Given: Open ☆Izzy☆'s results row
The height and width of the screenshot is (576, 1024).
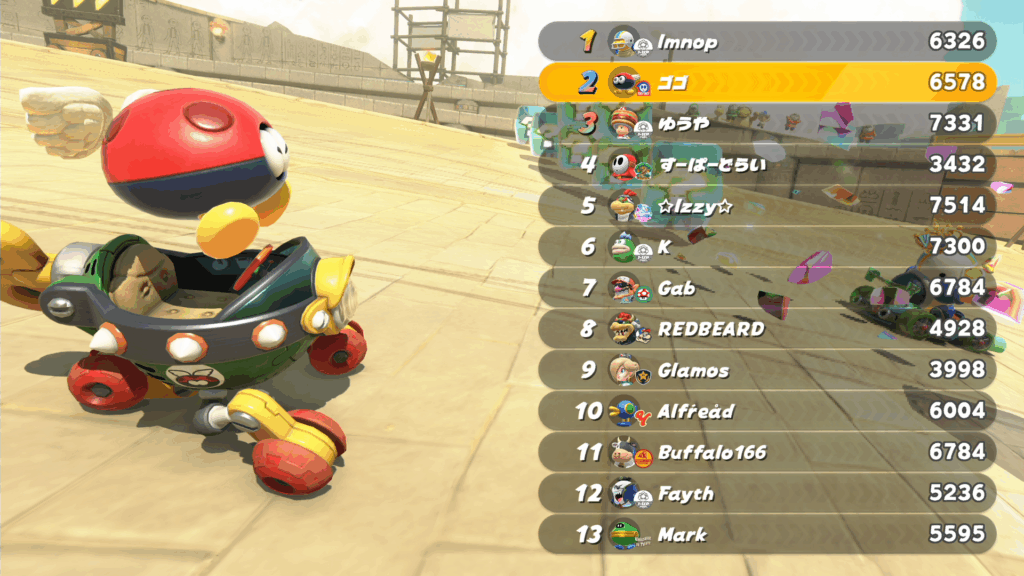Looking at the screenshot, I should [x=767, y=205].
